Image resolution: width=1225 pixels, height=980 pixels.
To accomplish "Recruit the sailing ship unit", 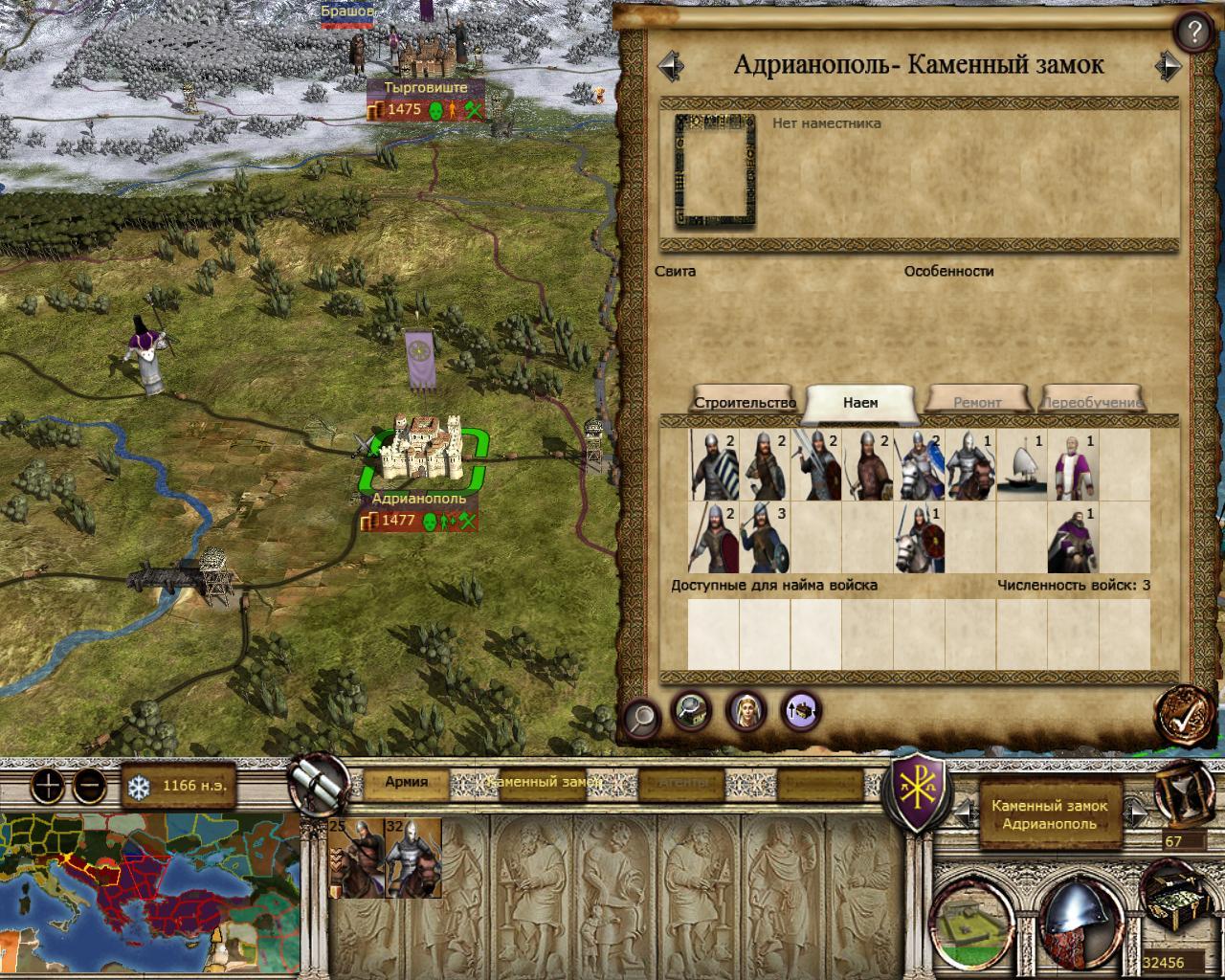I will click(x=1021, y=465).
